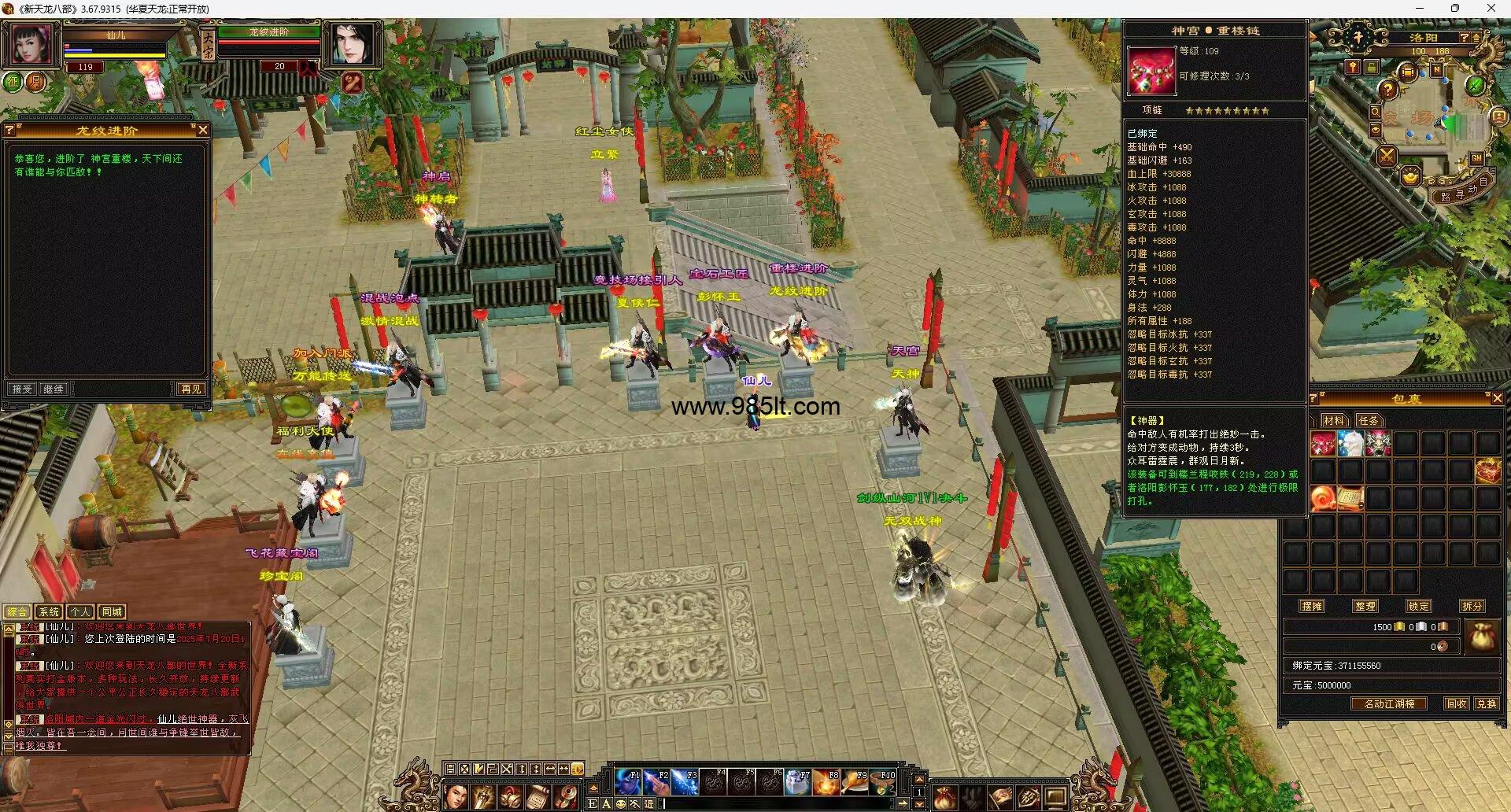Click the 再见 (goodbye) dialog button
Viewport: 1511px width, 812px height.
(x=190, y=389)
